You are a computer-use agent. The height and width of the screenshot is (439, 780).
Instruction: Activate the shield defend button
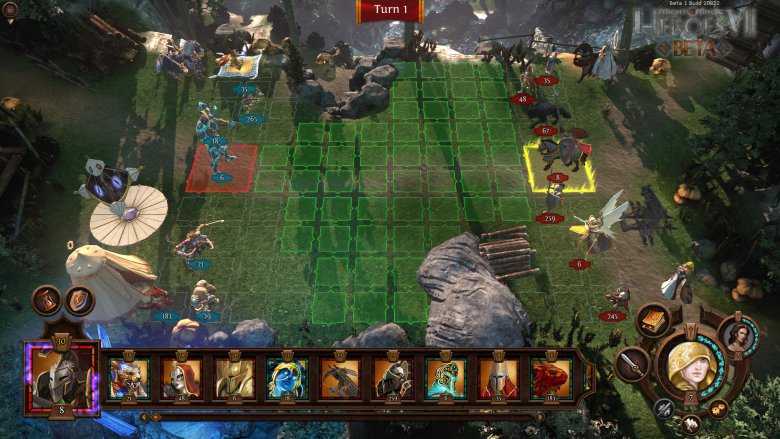click(78, 299)
